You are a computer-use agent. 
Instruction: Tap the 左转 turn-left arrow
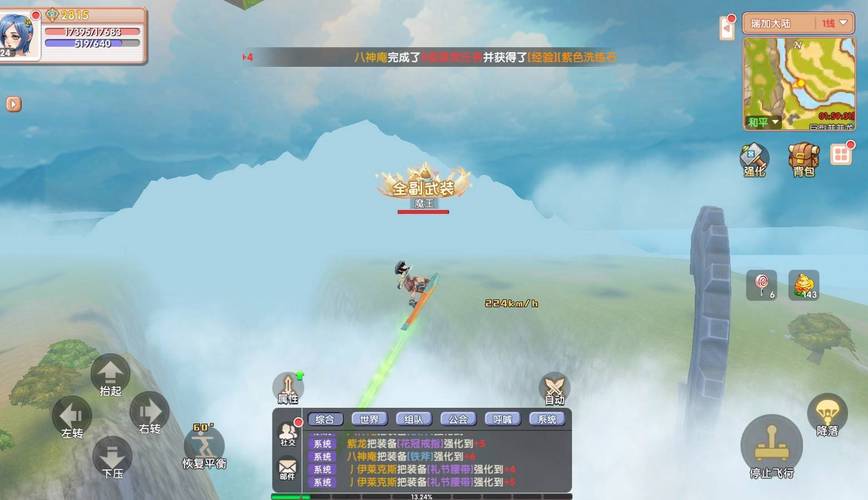pos(72,414)
